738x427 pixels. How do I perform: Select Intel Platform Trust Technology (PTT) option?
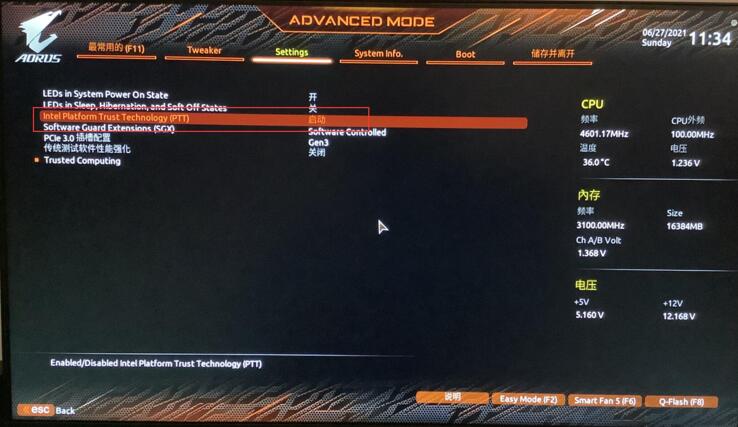[116, 118]
